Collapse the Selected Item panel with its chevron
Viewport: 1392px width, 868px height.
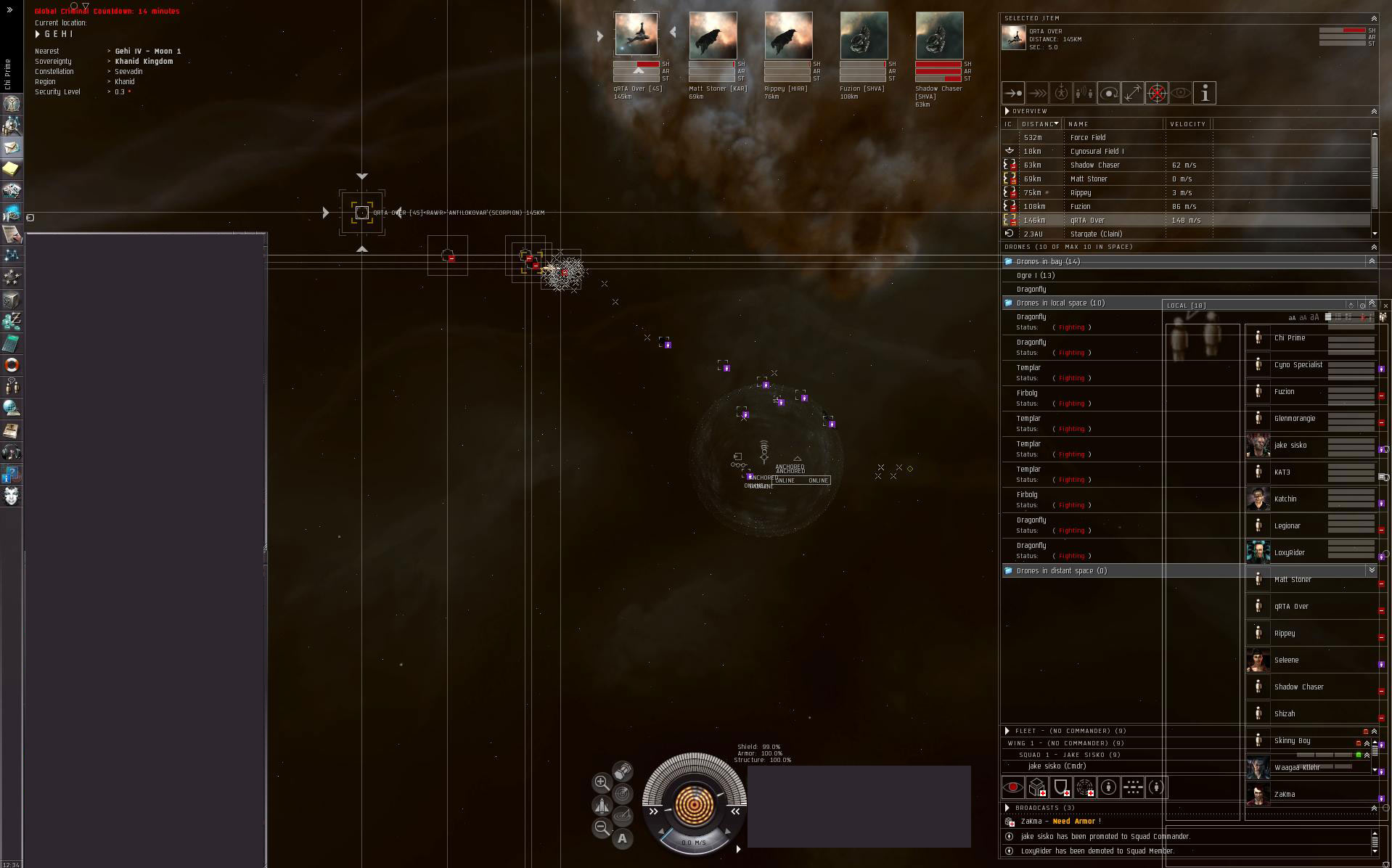(1373, 19)
